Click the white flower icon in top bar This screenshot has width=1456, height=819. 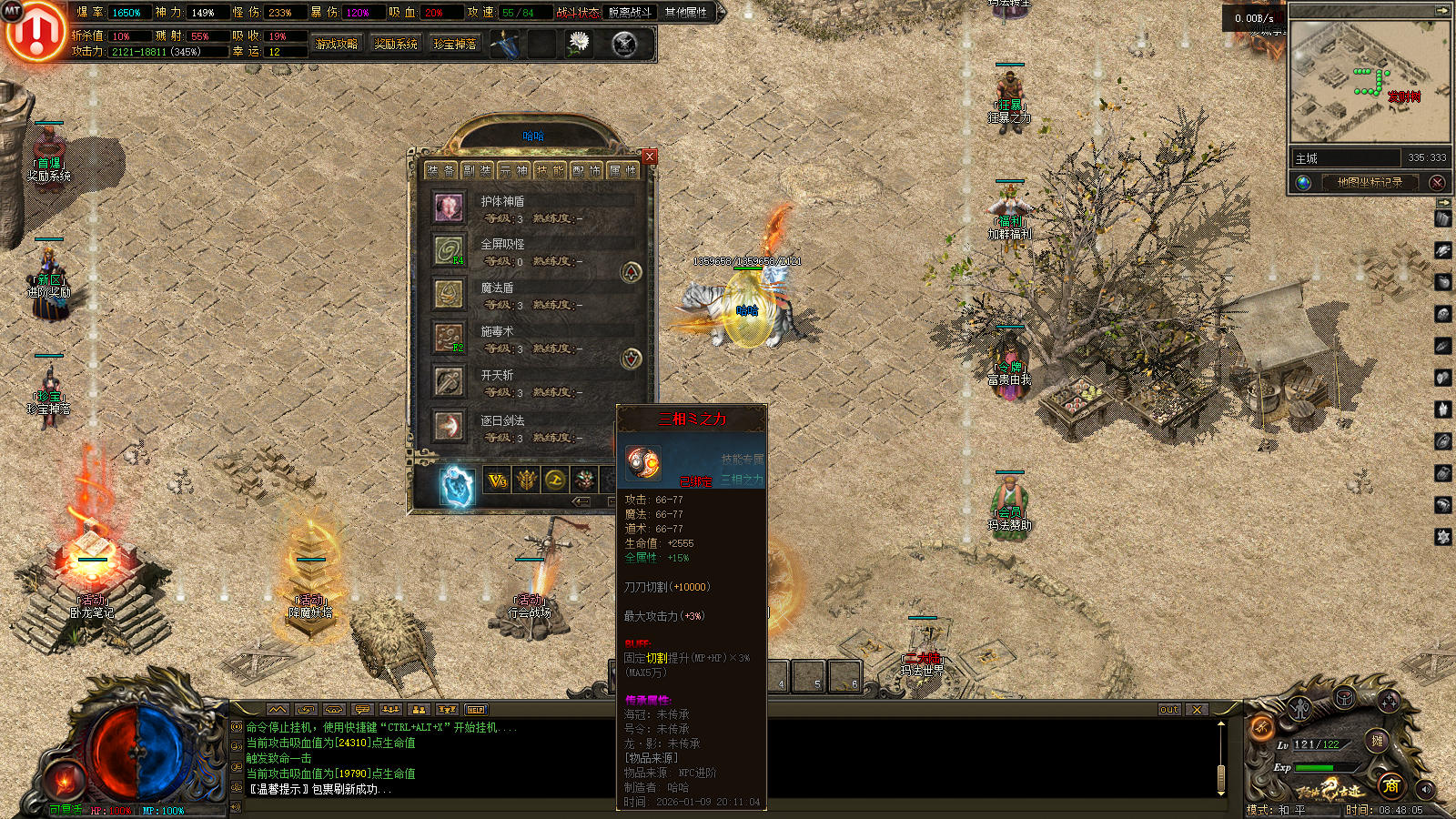point(579,43)
